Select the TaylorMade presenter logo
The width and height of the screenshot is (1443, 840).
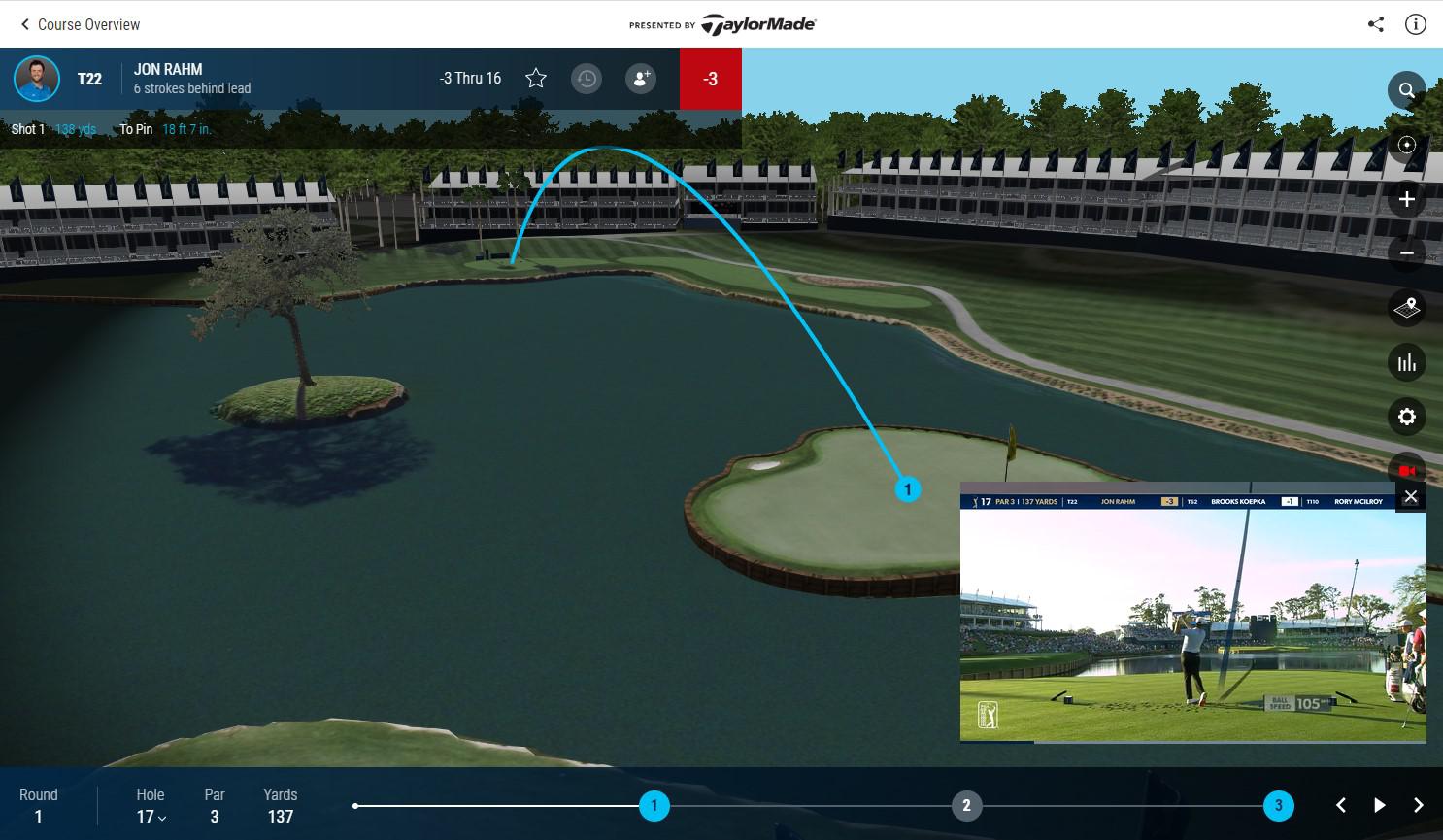pyautogui.click(x=756, y=23)
